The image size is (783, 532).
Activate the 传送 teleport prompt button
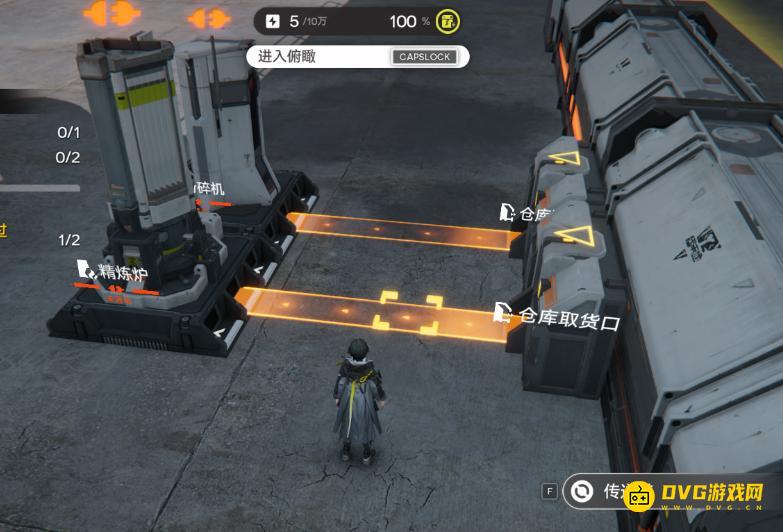(x=601, y=490)
